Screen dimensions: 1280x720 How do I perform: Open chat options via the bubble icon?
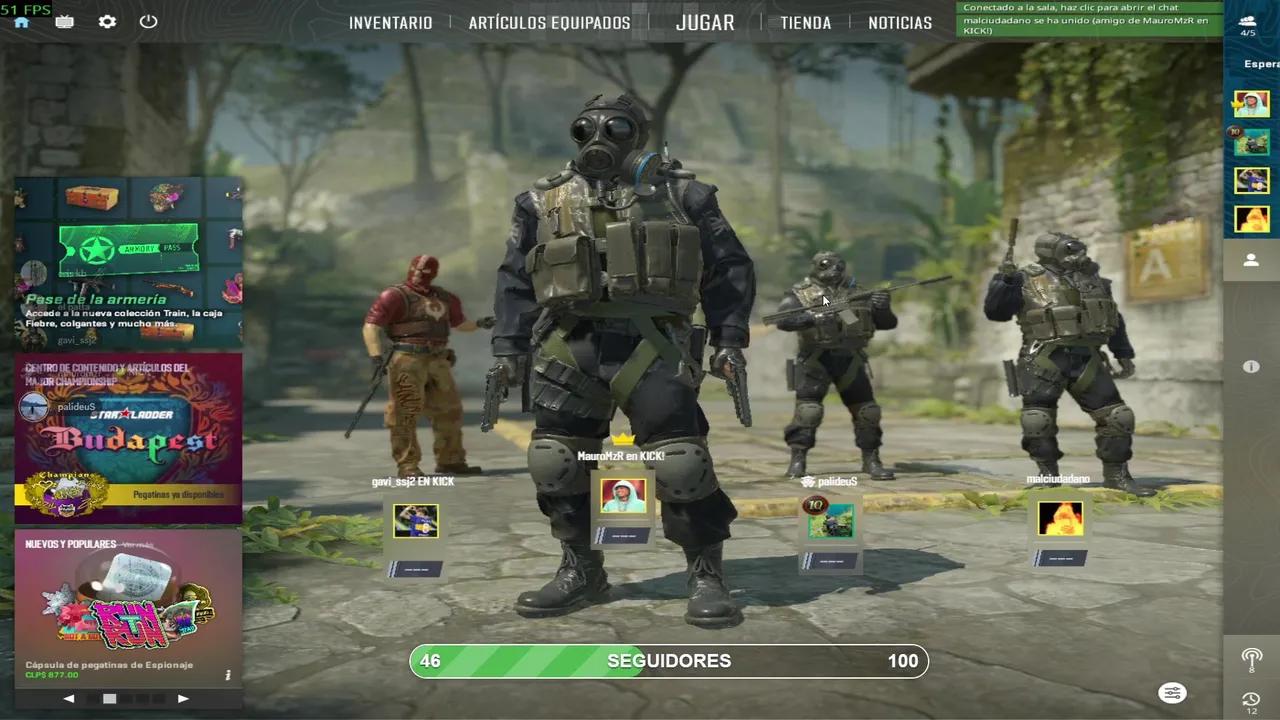(x=1172, y=693)
